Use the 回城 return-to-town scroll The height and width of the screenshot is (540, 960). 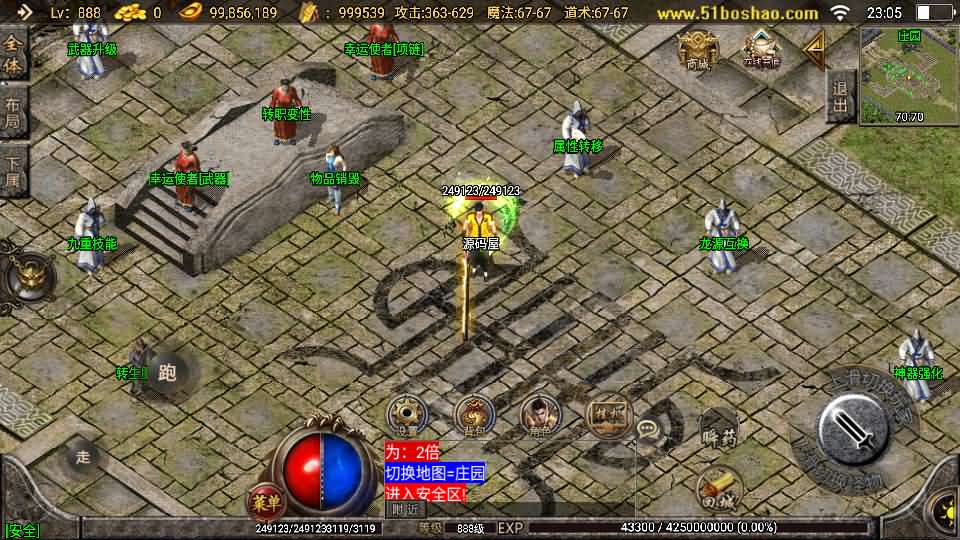(x=718, y=489)
